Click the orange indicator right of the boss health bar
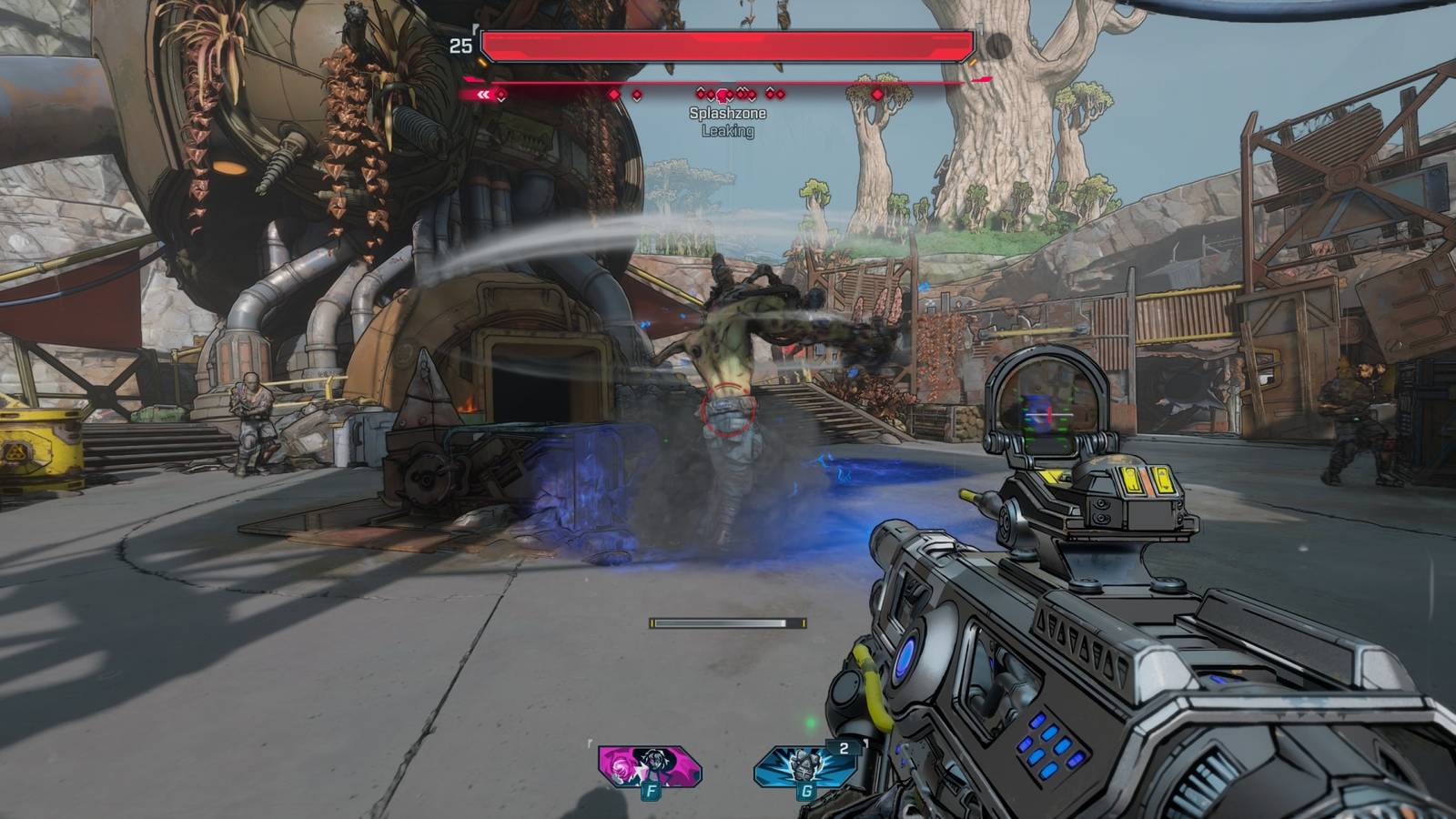This screenshot has height=819, width=1456. coord(972,62)
